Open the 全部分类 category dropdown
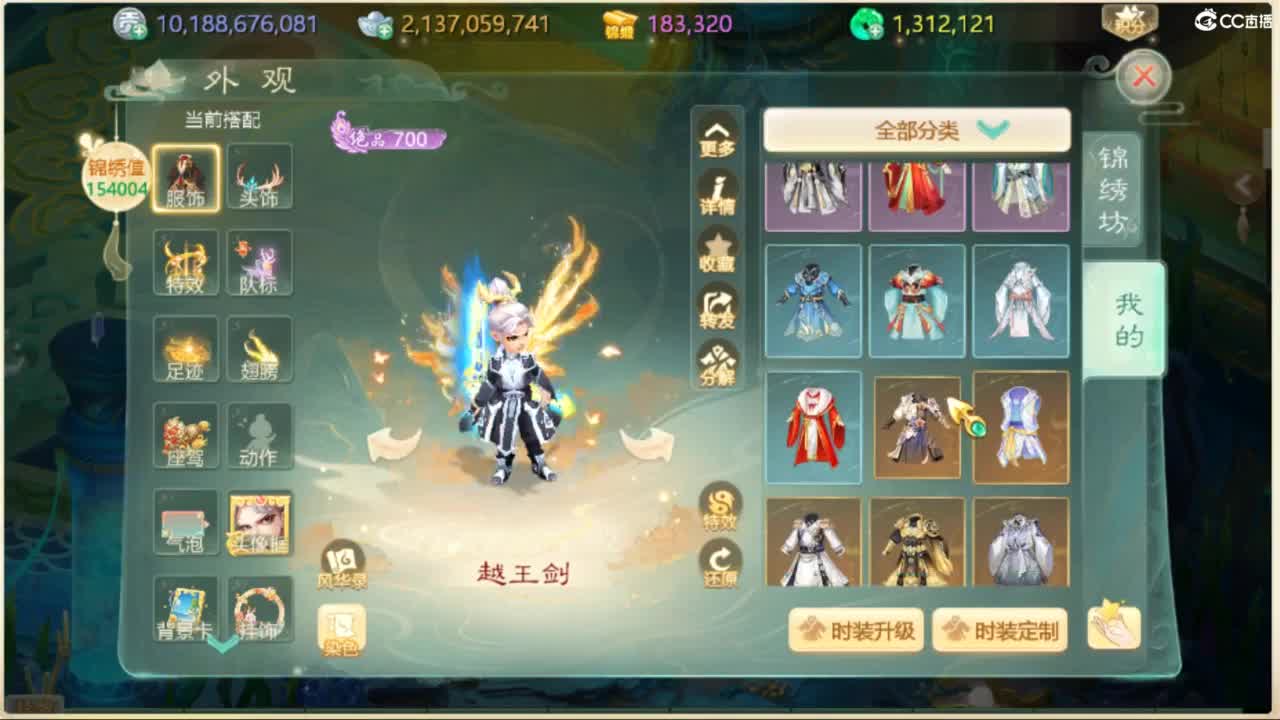The image size is (1280, 720). 916,130
